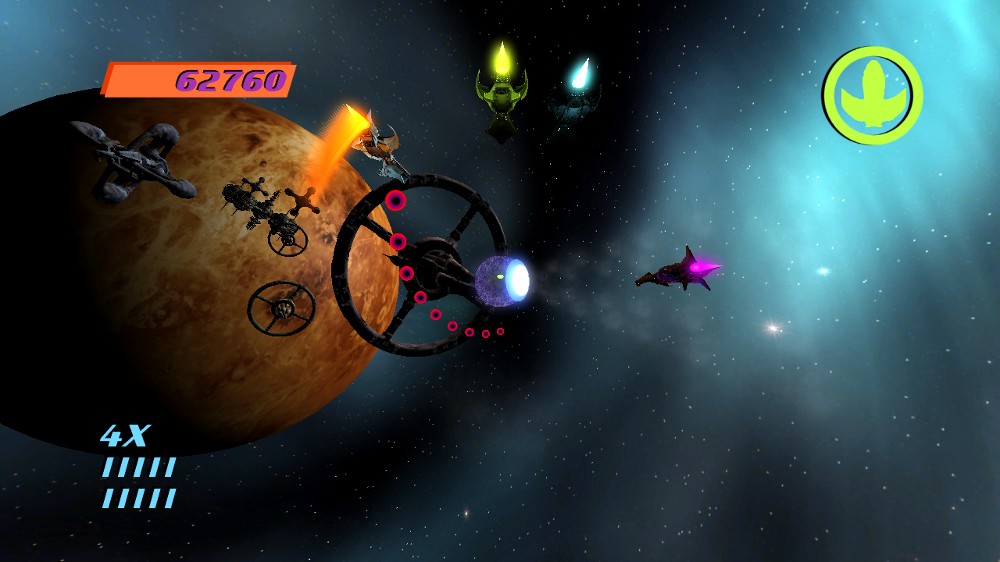Click the green ship emblem icon
This screenshot has width=1000, height=562.
(x=872, y=95)
